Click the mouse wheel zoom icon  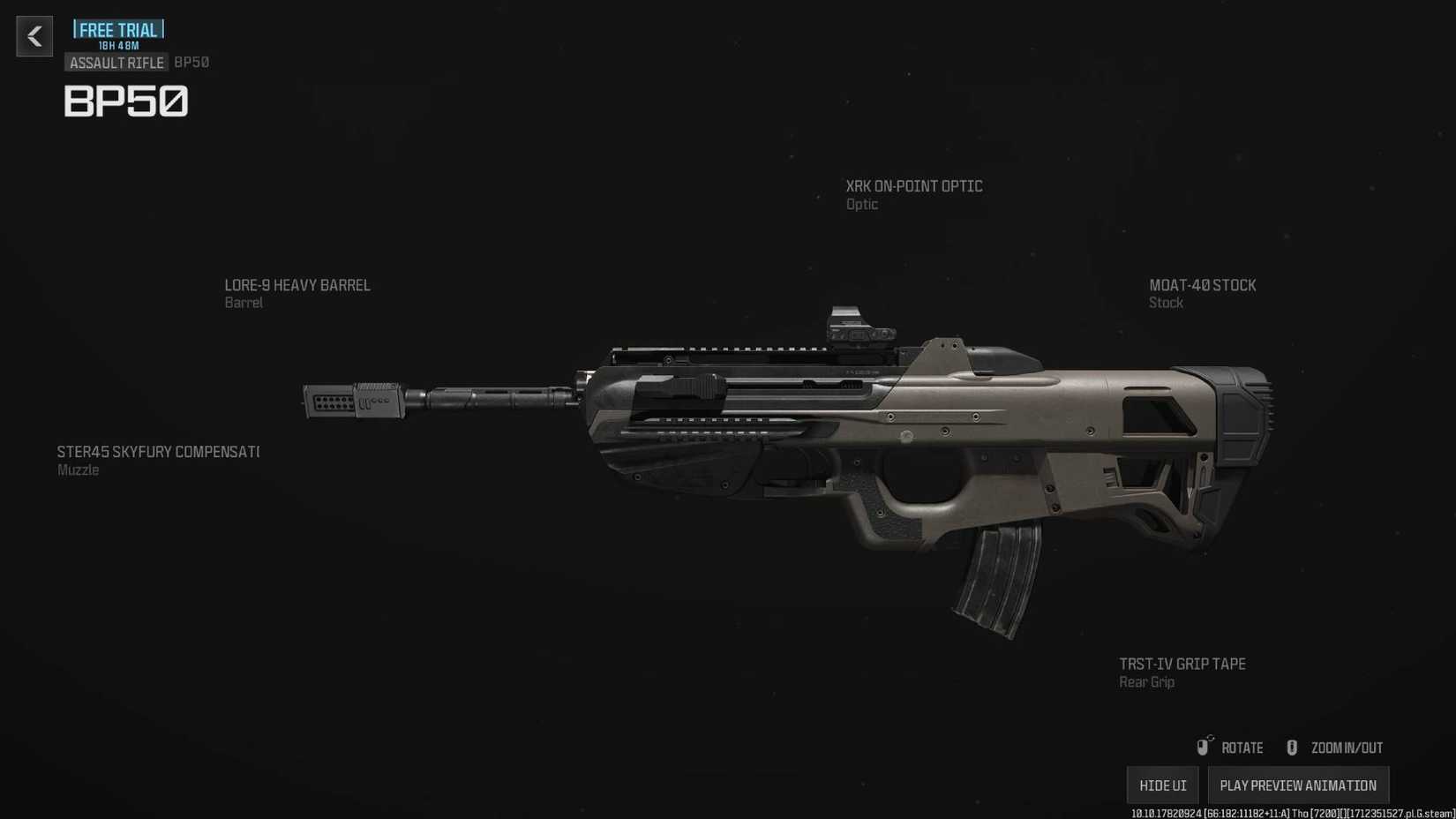click(x=1292, y=747)
